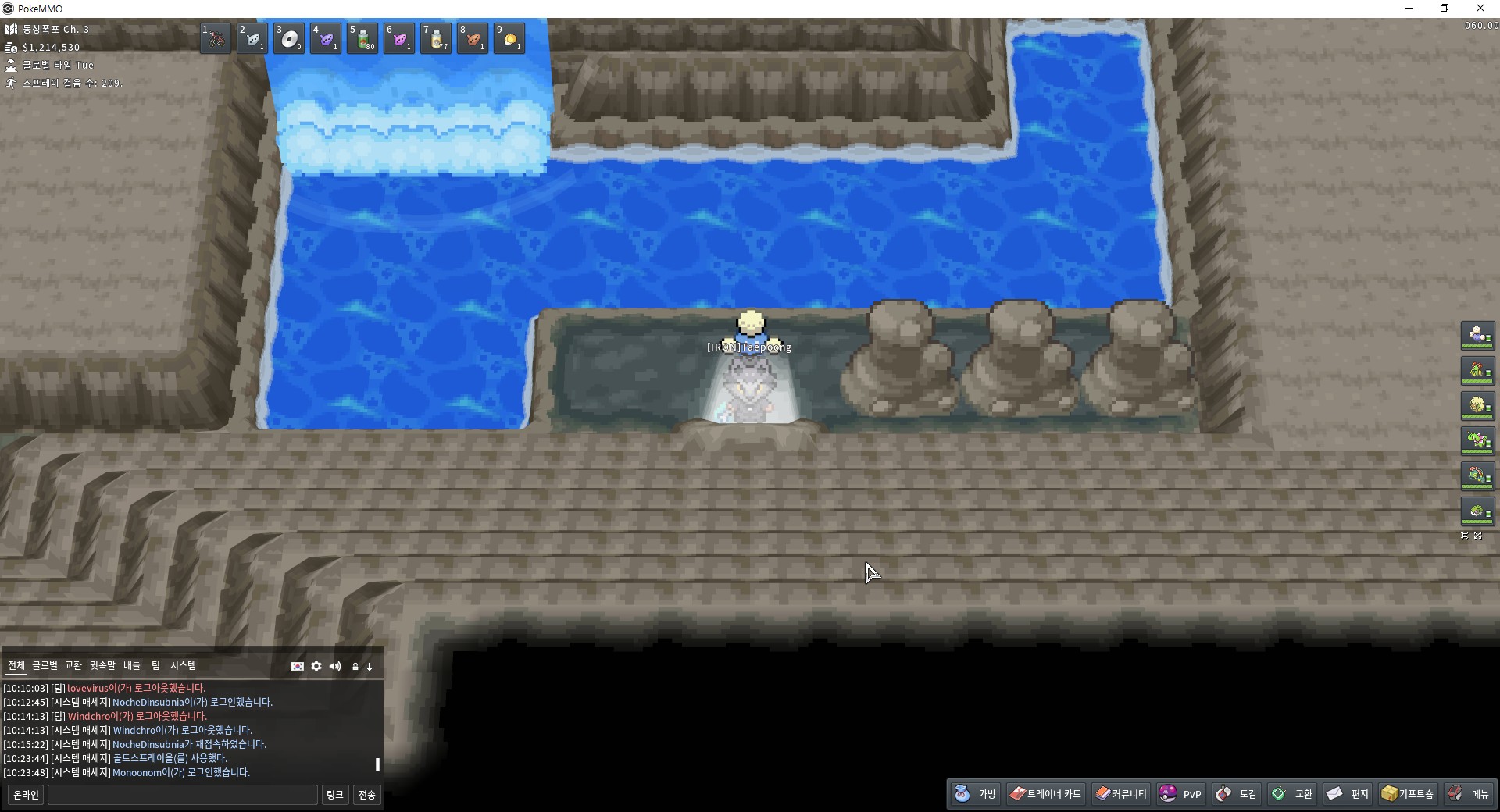This screenshot has width=1500, height=812.
Task: Open the 트레이너 카드 (Trainer Card)
Action: (x=1045, y=794)
